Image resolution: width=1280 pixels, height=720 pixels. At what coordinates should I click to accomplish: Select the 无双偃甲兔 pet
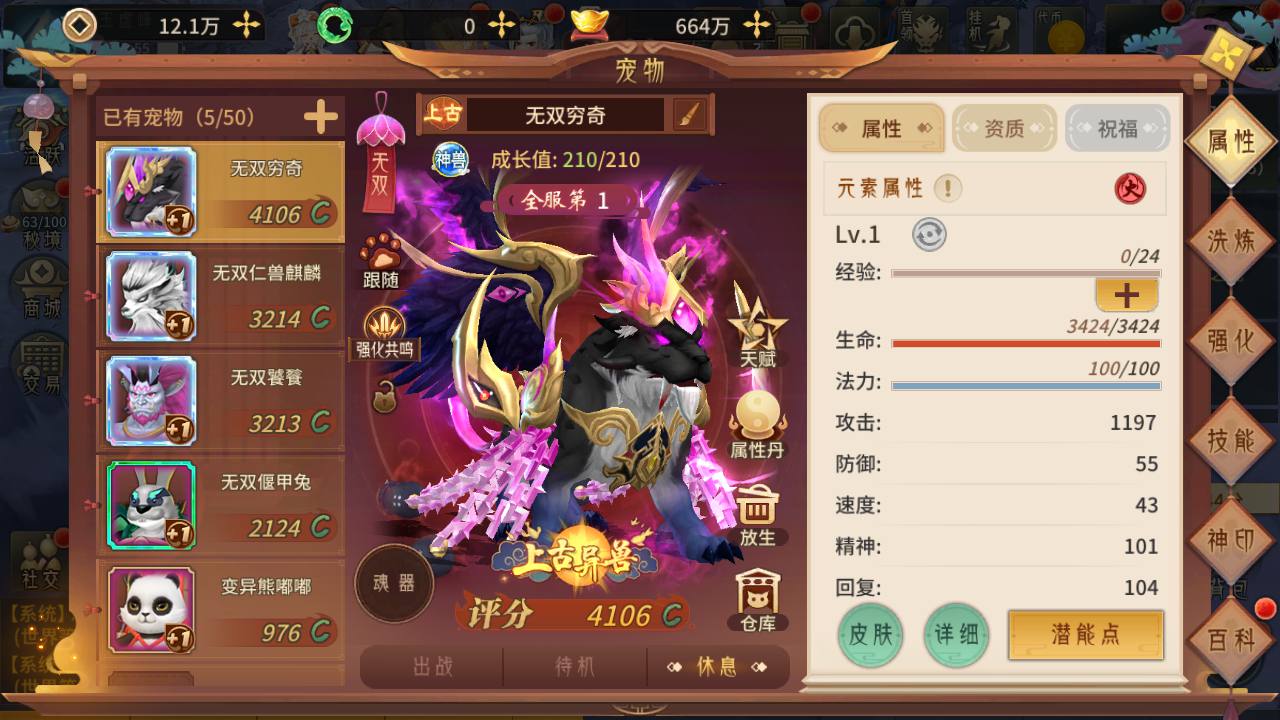220,503
